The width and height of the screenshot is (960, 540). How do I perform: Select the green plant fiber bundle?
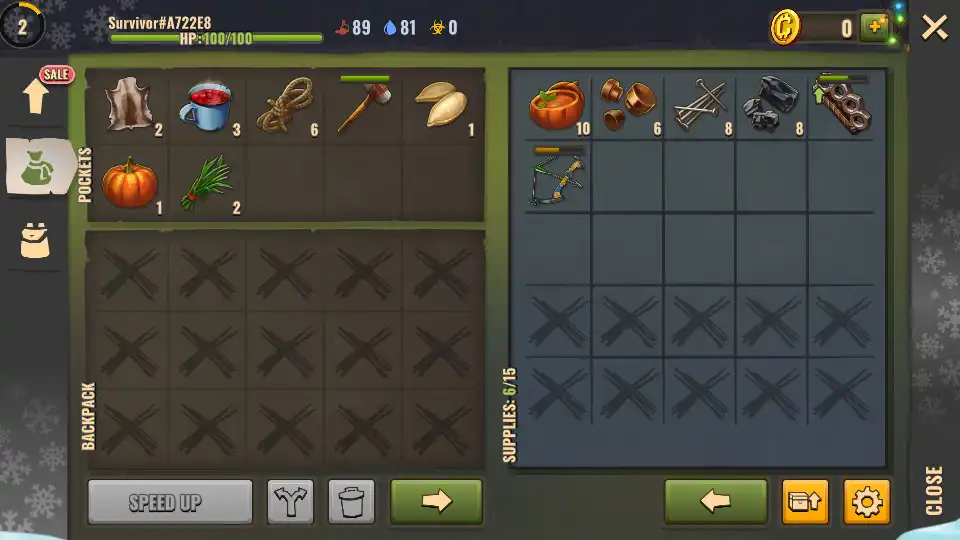click(x=207, y=182)
